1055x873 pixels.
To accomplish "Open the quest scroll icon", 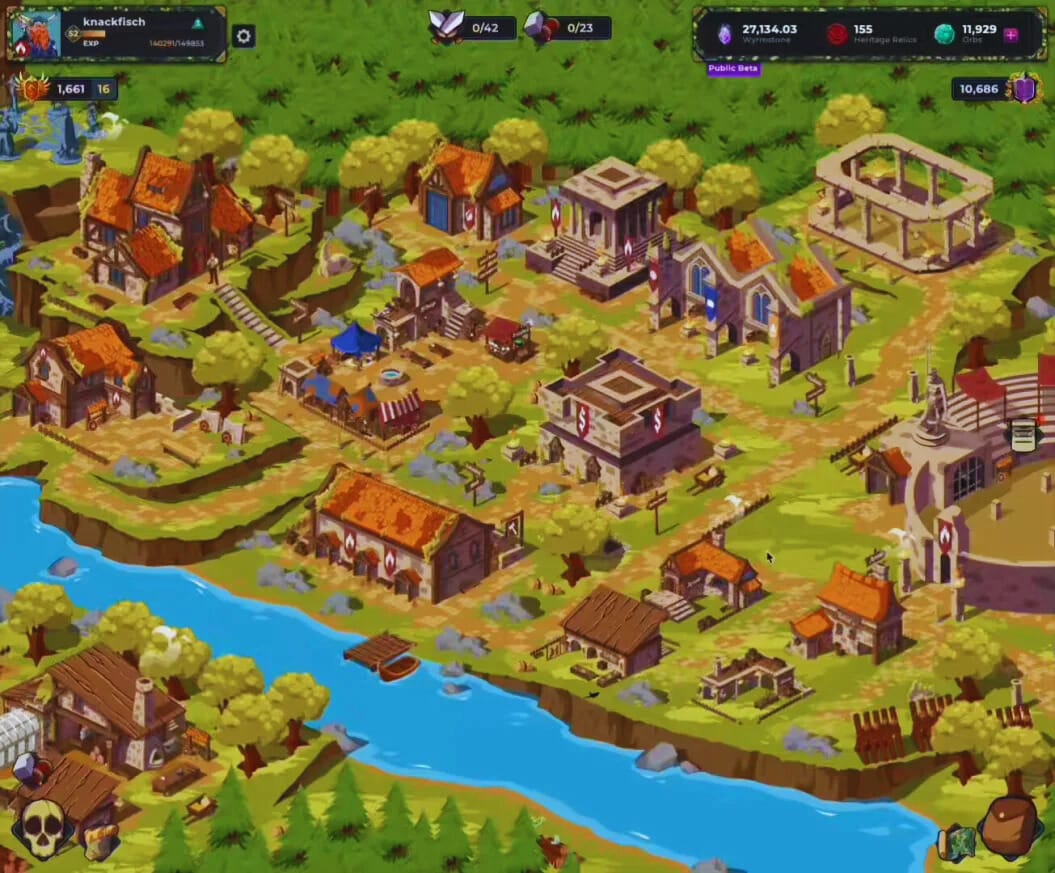I will [x=1023, y=435].
